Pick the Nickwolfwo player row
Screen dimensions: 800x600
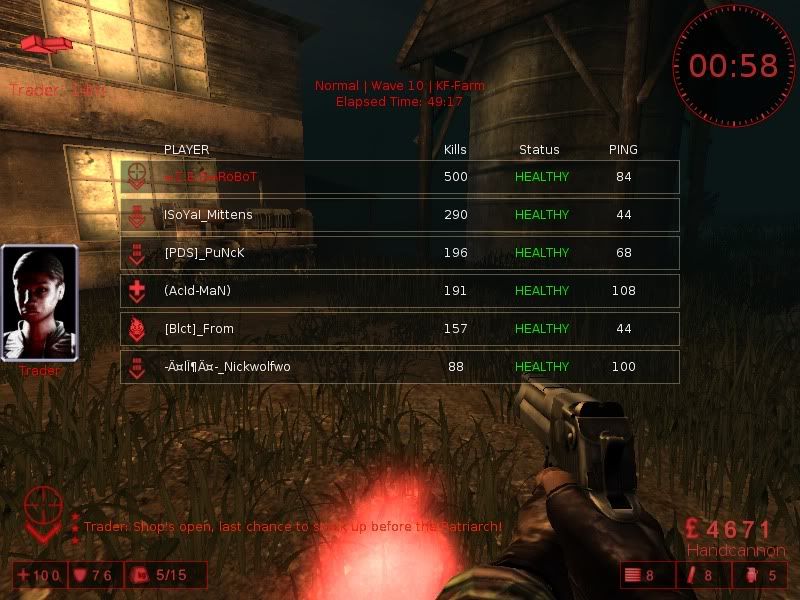(x=400, y=367)
